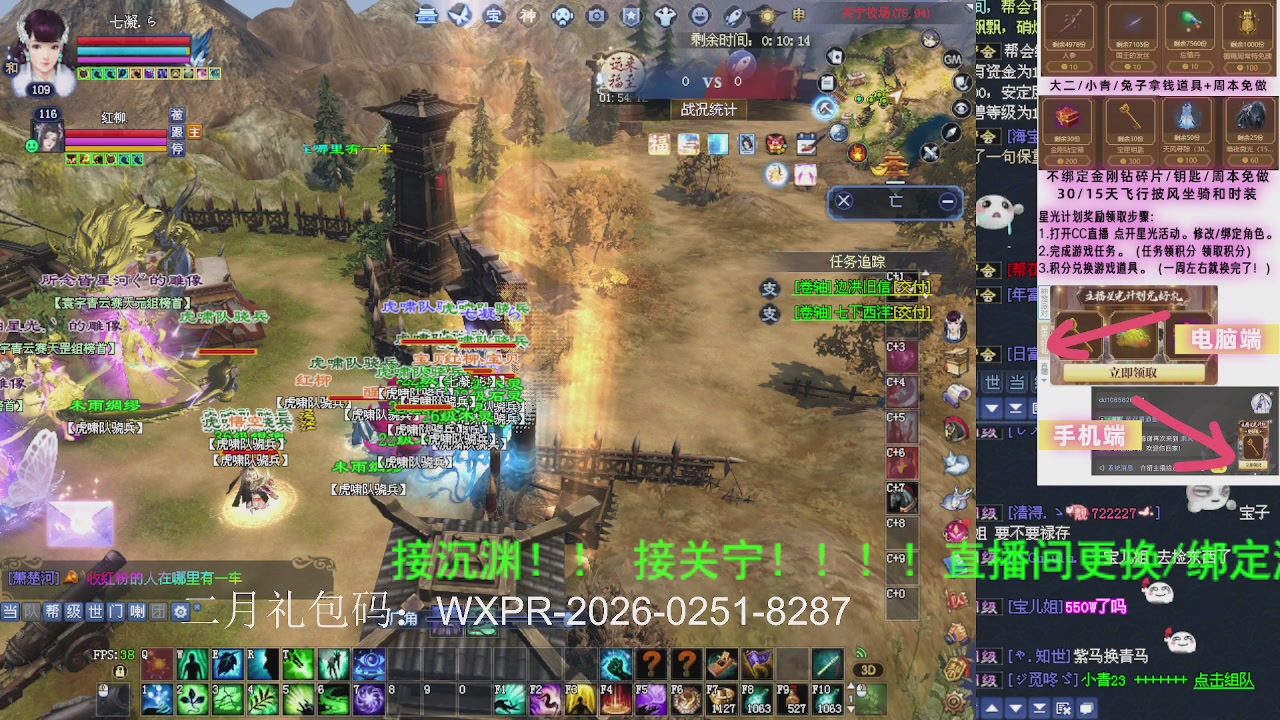Toggle the 3D camera button near skill bar

pyautogui.click(x=868, y=670)
